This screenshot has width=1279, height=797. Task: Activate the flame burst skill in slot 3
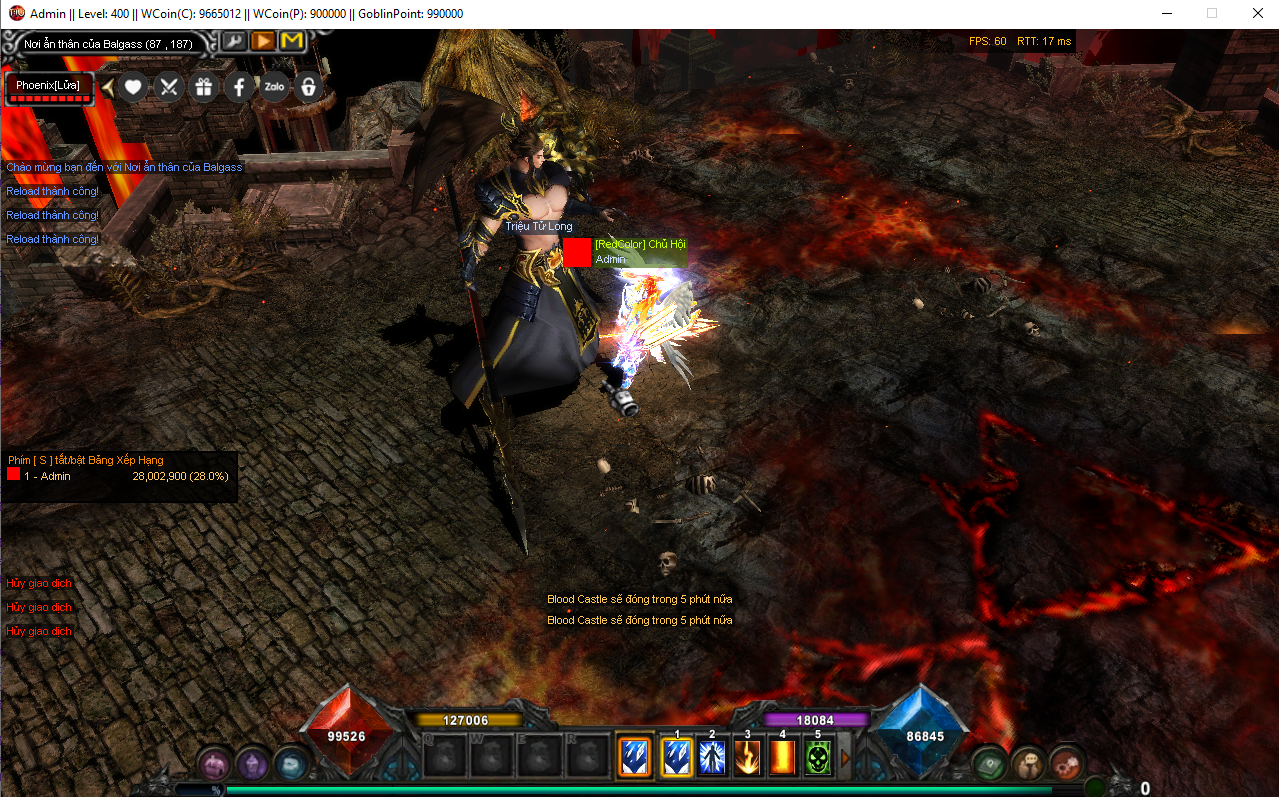point(747,758)
